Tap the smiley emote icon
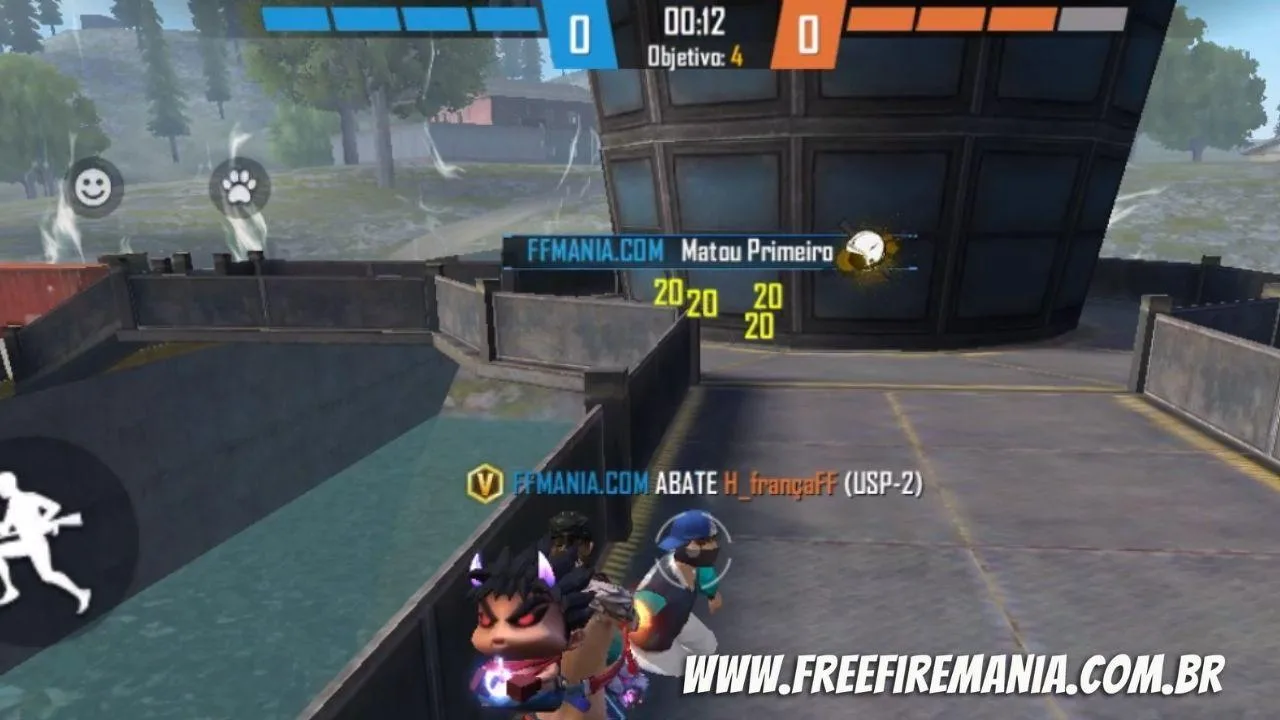This screenshot has width=1280, height=720. point(93,185)
